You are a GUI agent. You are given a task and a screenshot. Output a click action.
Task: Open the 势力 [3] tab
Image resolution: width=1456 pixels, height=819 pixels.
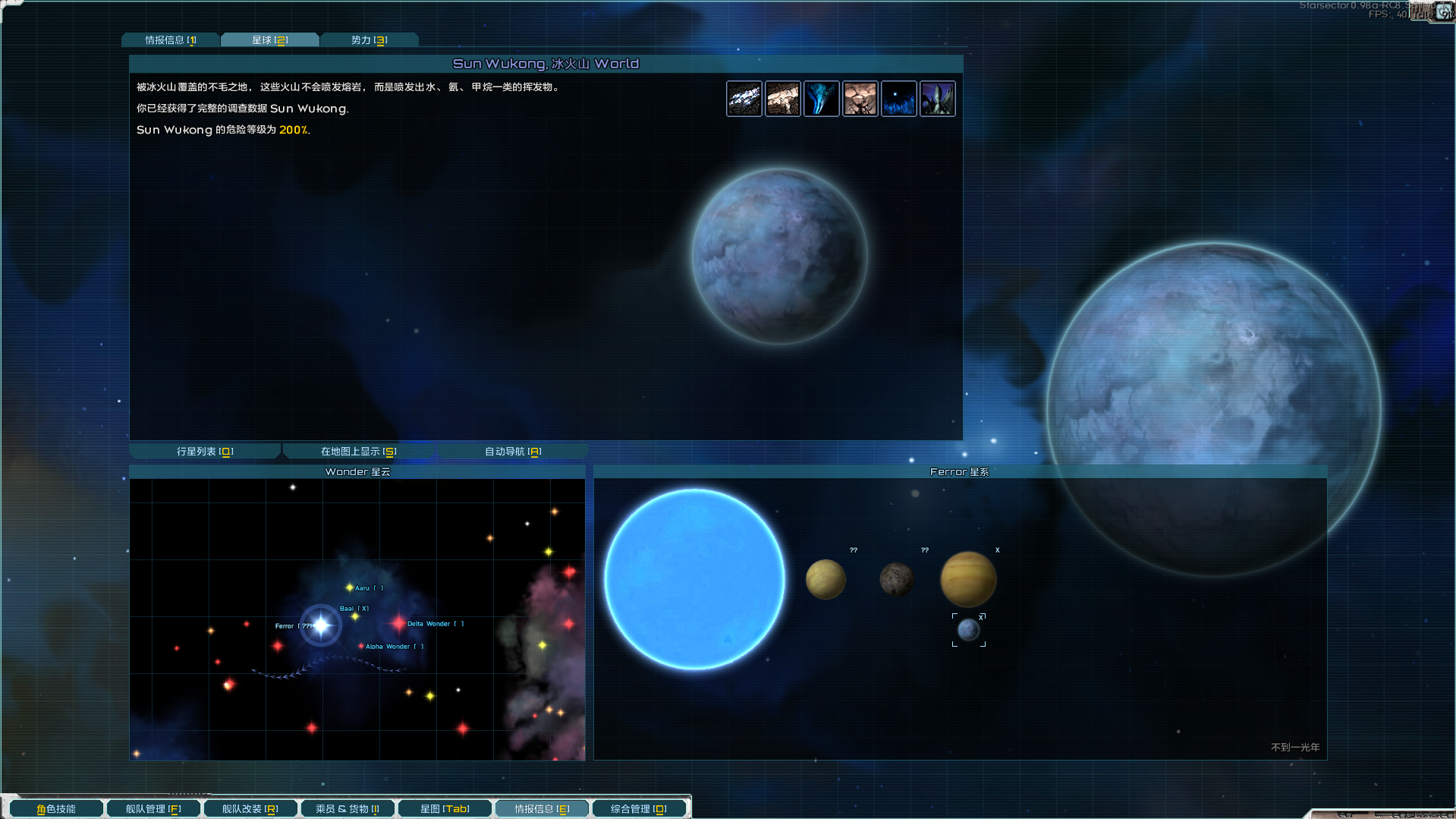[x=369, y=40]
